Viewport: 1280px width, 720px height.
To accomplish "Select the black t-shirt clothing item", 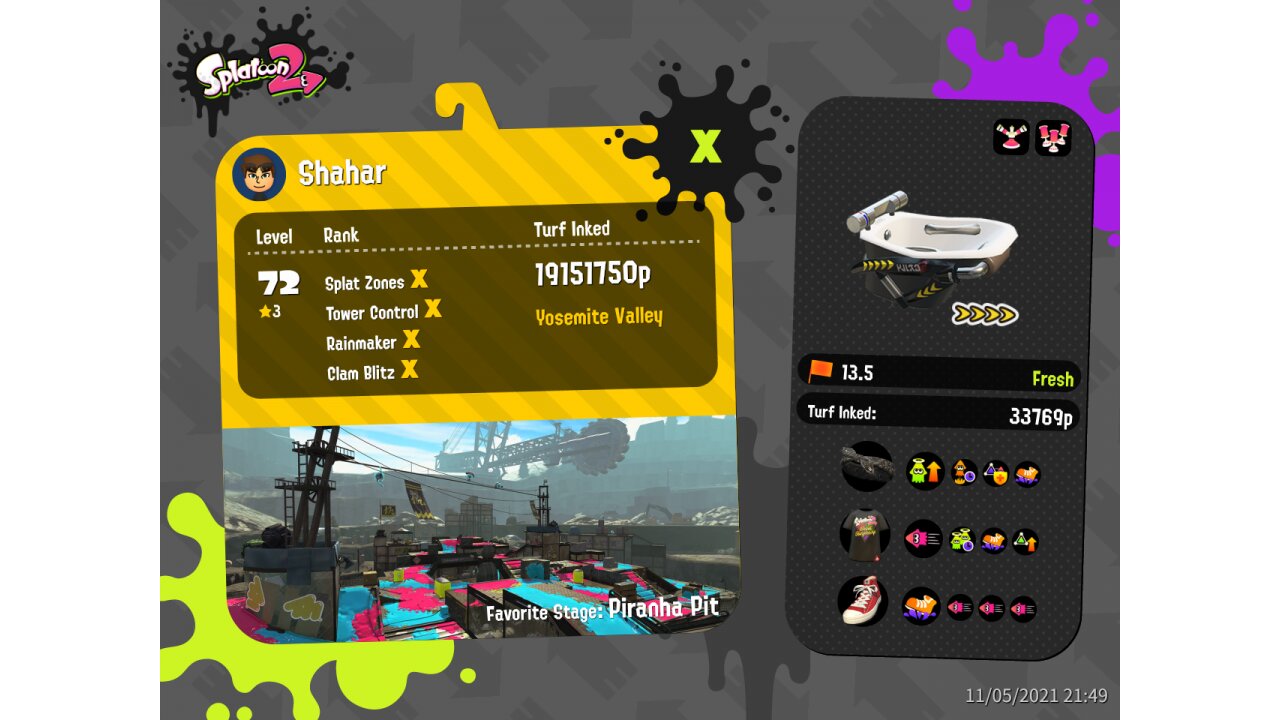I will tap(864, 535).
